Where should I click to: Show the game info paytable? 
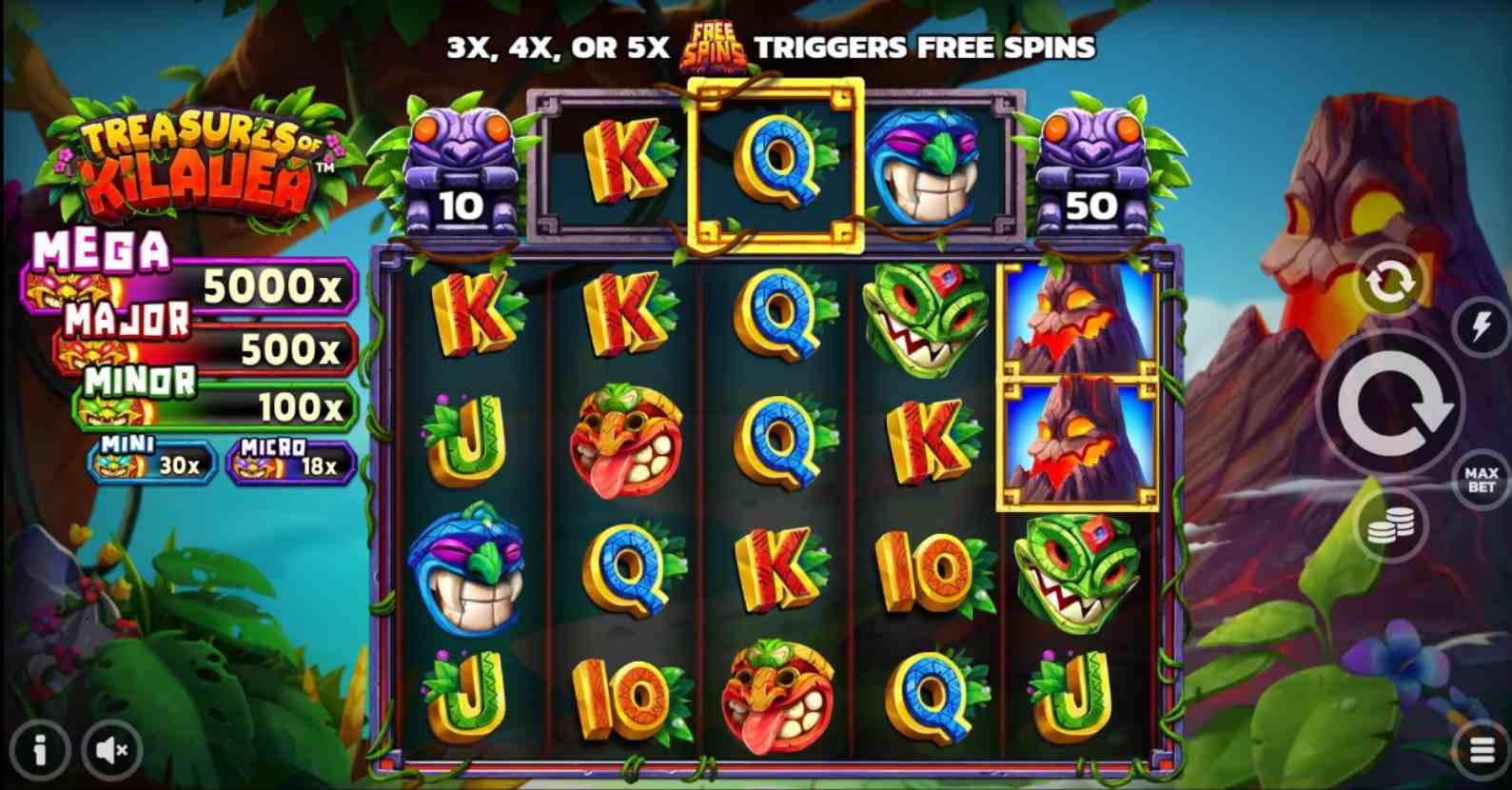coord(39,751)
